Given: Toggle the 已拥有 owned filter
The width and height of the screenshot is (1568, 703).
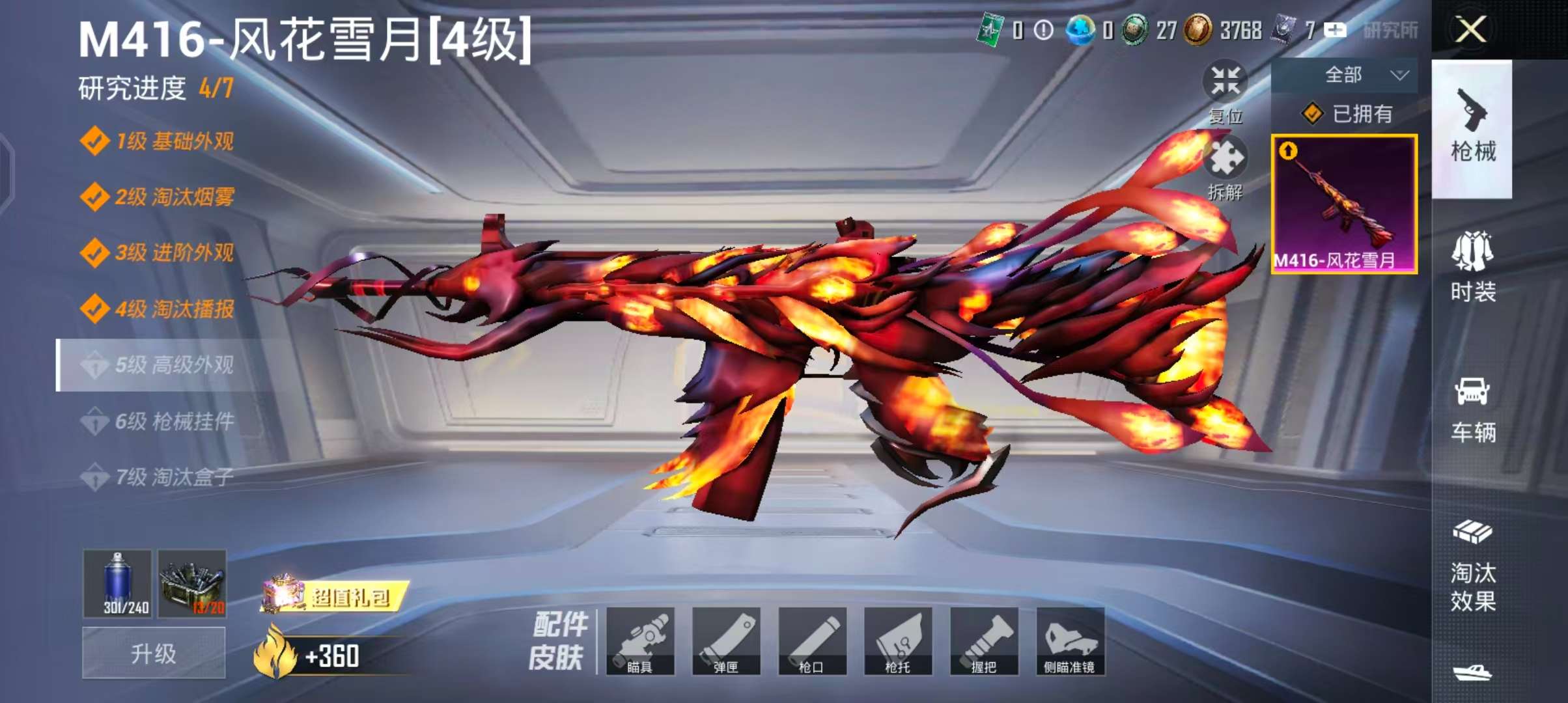Looking at the screenshot, I should [1346, 114].
